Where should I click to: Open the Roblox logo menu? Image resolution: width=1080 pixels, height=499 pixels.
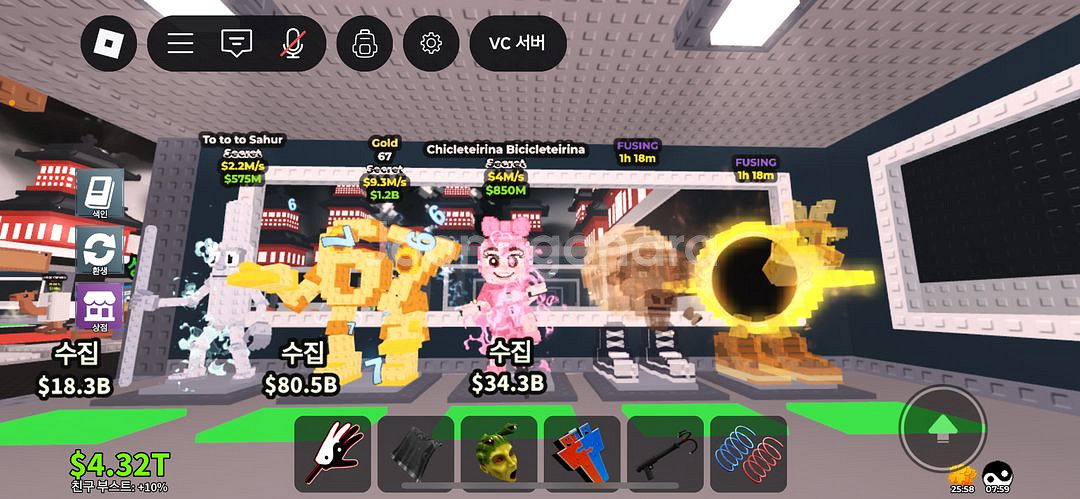[108, 44]
